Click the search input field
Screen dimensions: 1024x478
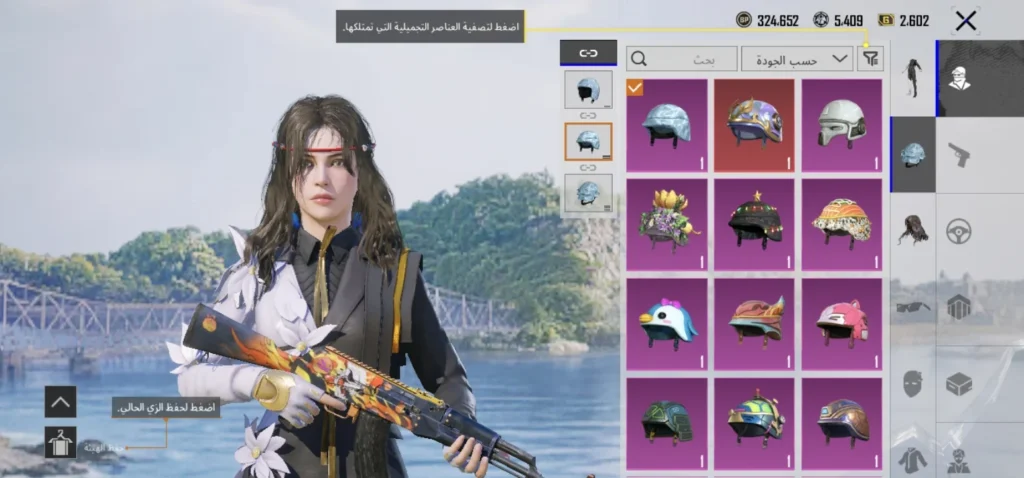coord(682,59)
